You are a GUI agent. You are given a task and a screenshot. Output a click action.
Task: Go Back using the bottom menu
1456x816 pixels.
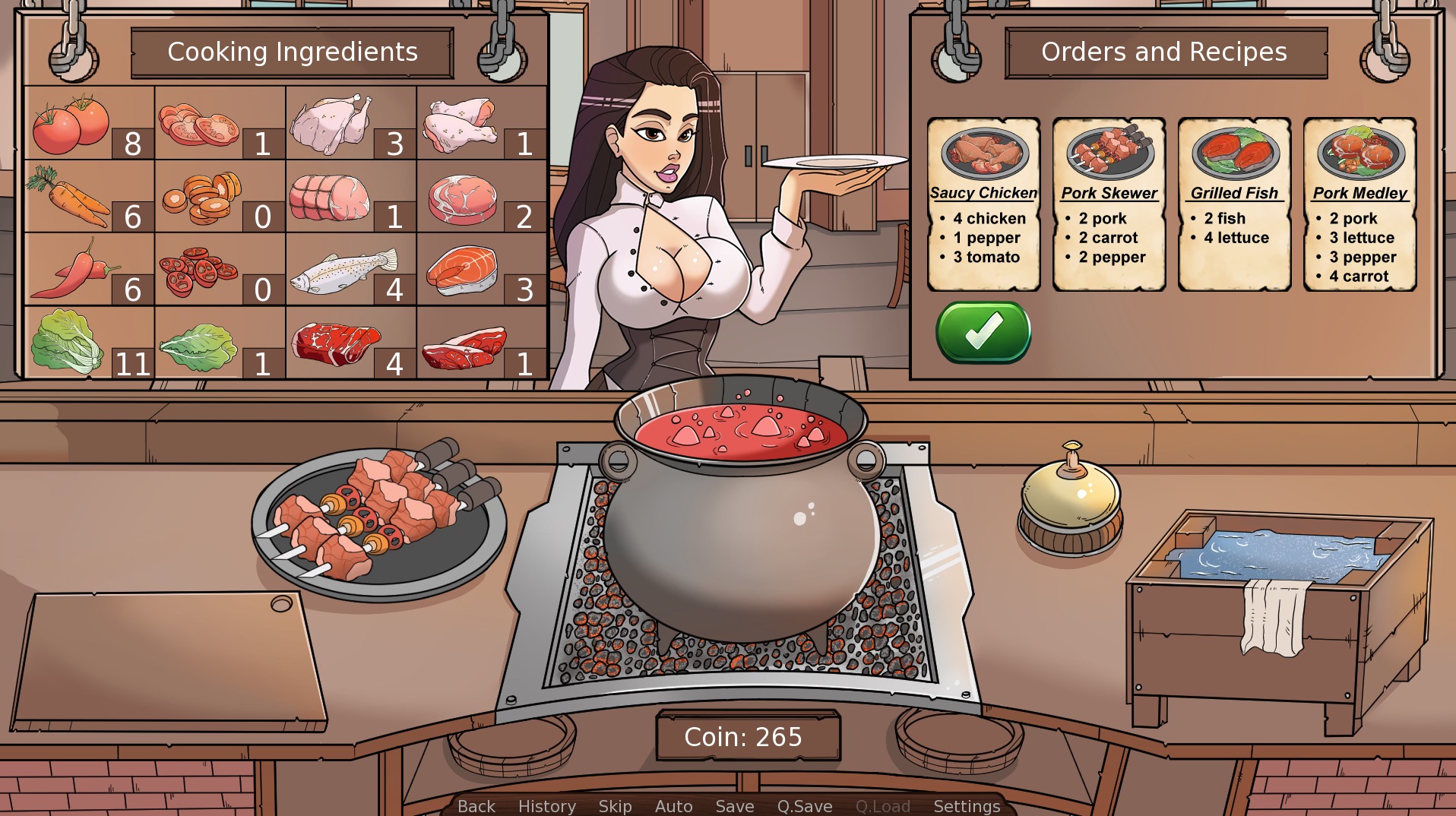pos(476,806)
